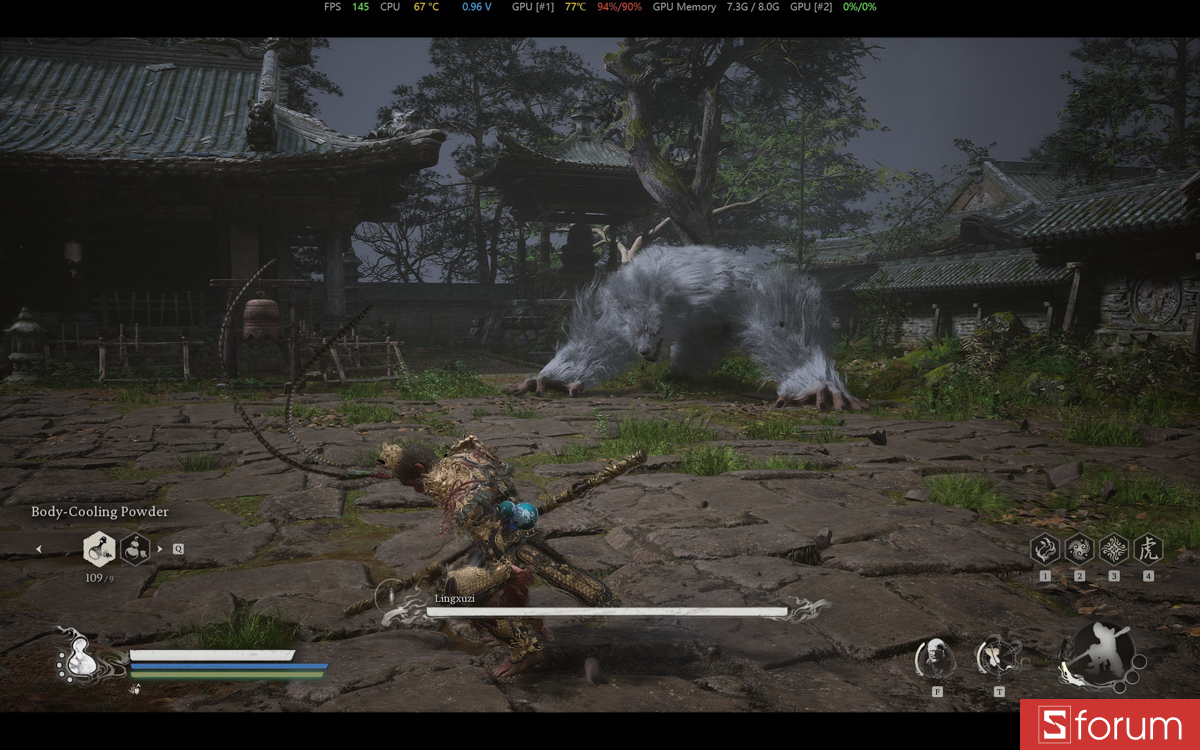
Task: Activate the swirling spell in slot 2
Action: click(1079, 548)
